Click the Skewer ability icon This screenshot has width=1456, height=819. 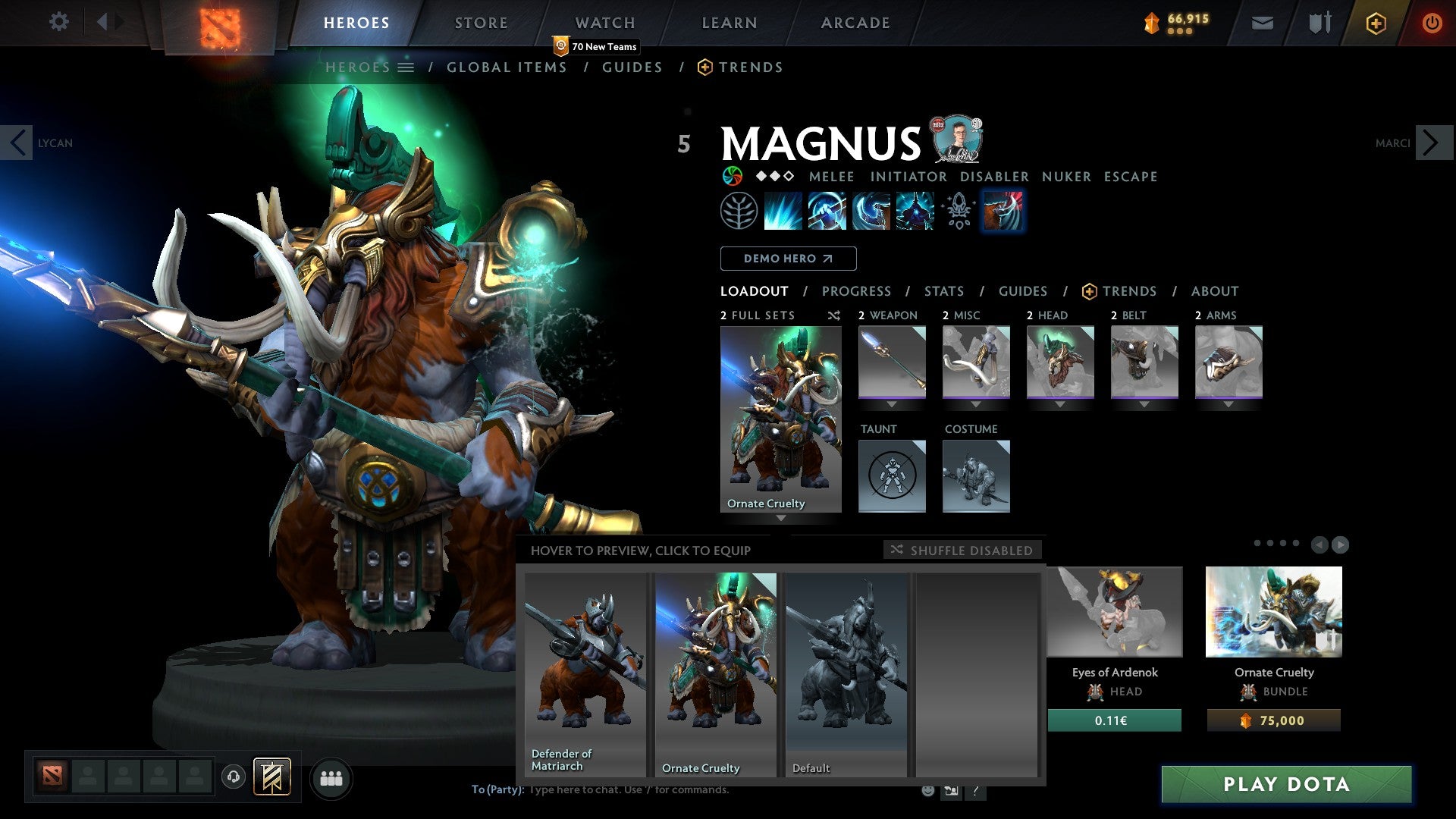click(868, 211)
